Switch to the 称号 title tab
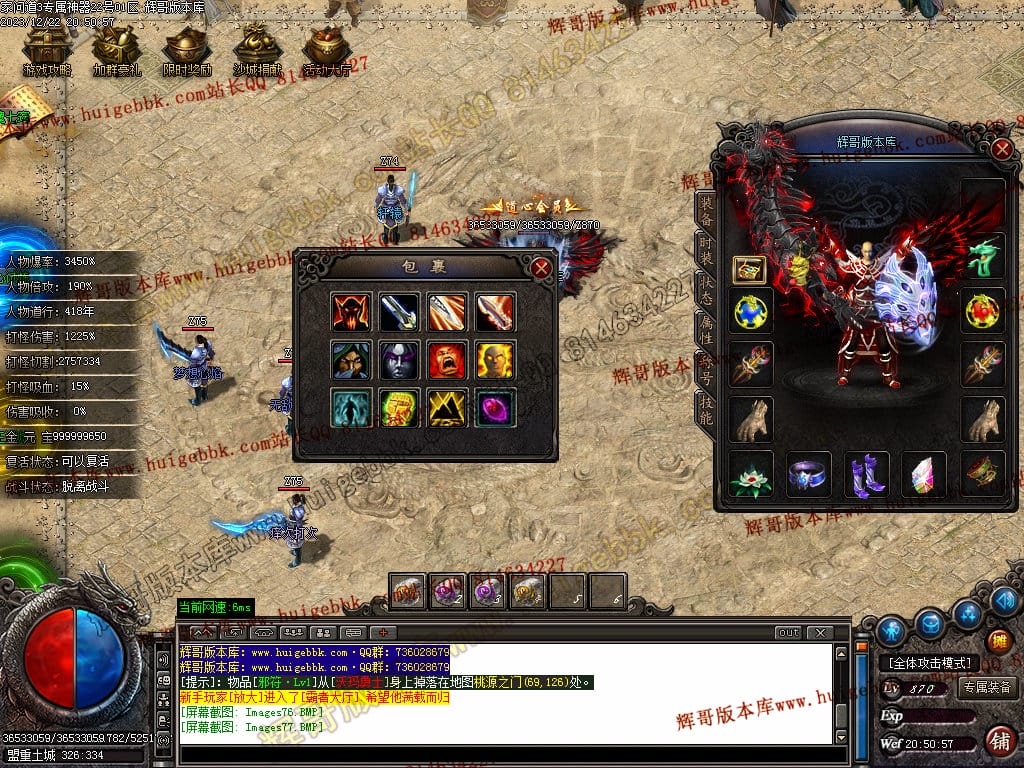This screenshot has width=1024, height=768. 706,370
